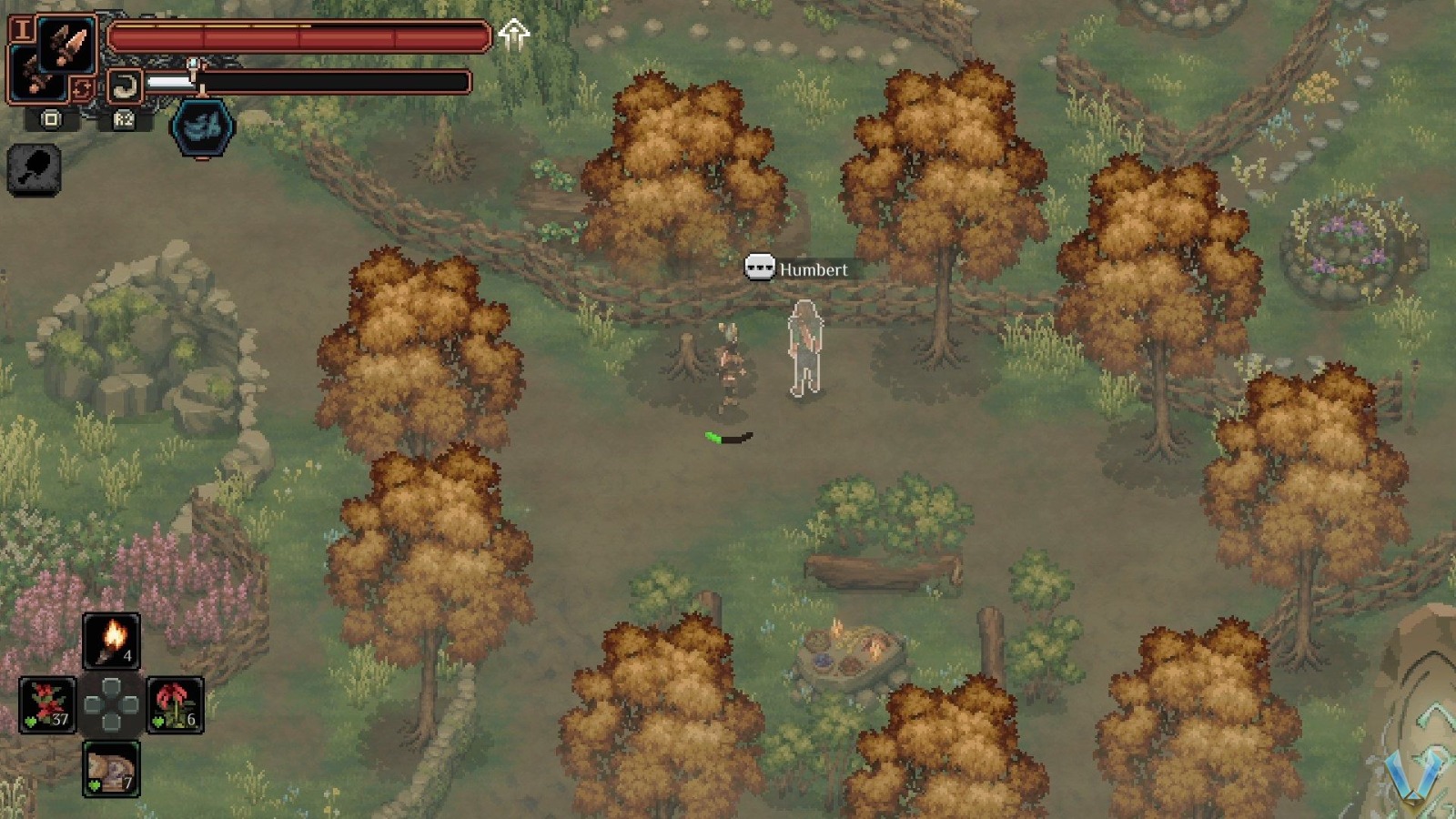Click the secondary crossed-daggers weapon slot
Image resolution: width=1456 pixels, height=819 pixels.
click(x=39, y=75)
